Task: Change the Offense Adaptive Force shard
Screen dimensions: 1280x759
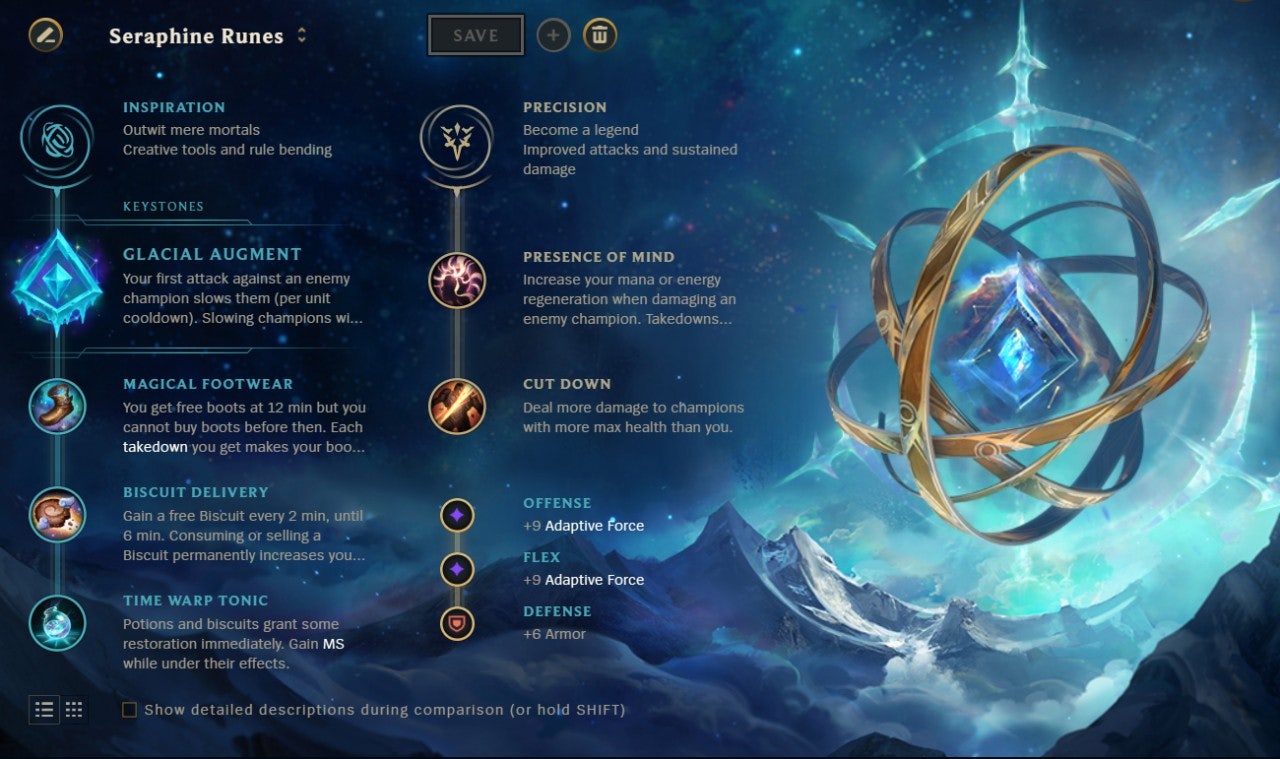Action: tap(457, 515)
